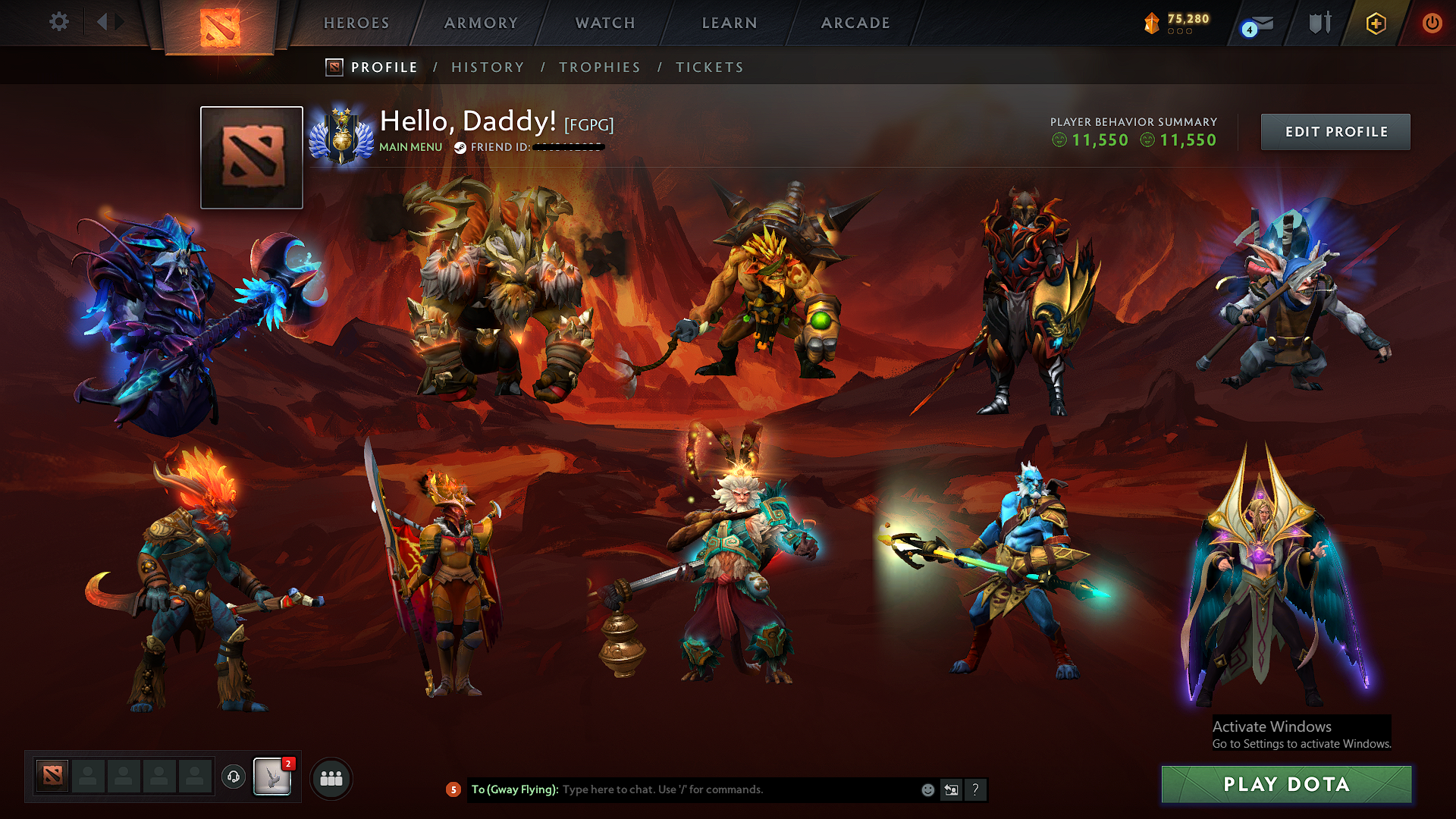Open Dota Plus via the gold hexagon icon

tap(1375, 23)
